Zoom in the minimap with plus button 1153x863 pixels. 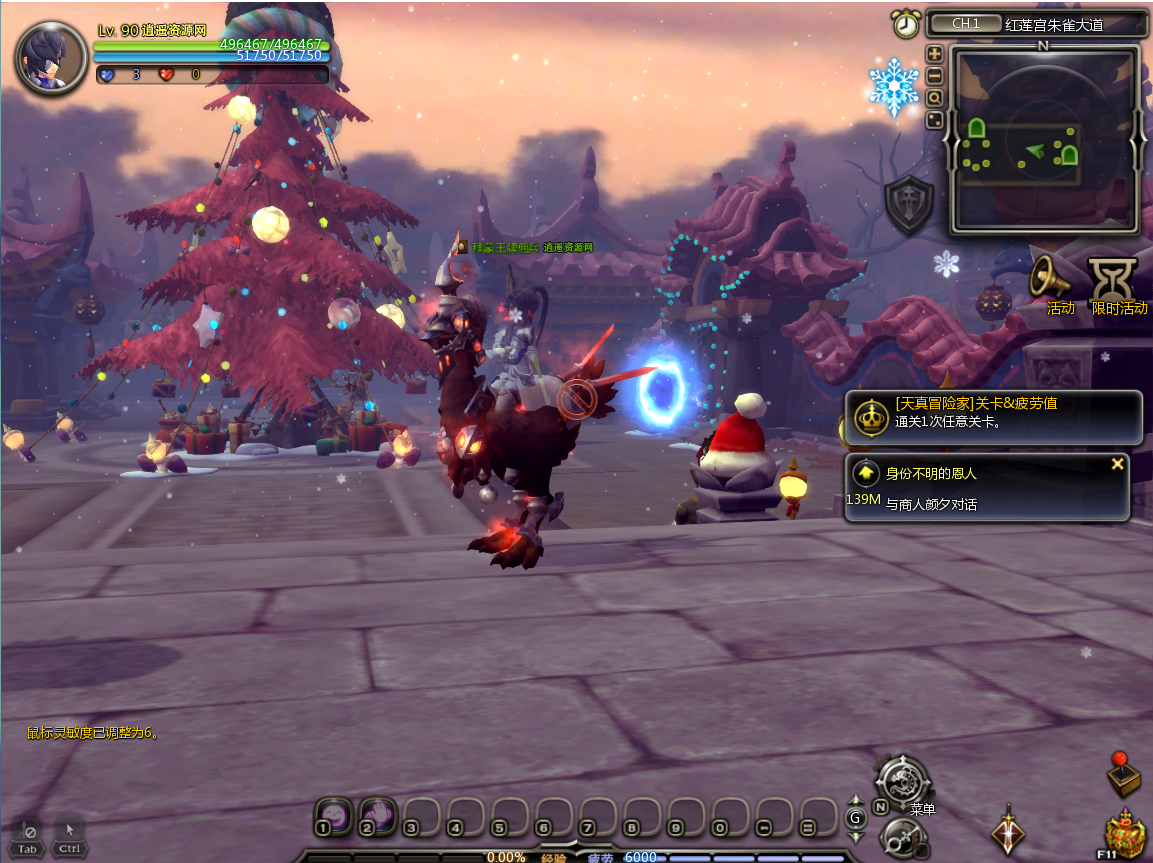[935, 54]
